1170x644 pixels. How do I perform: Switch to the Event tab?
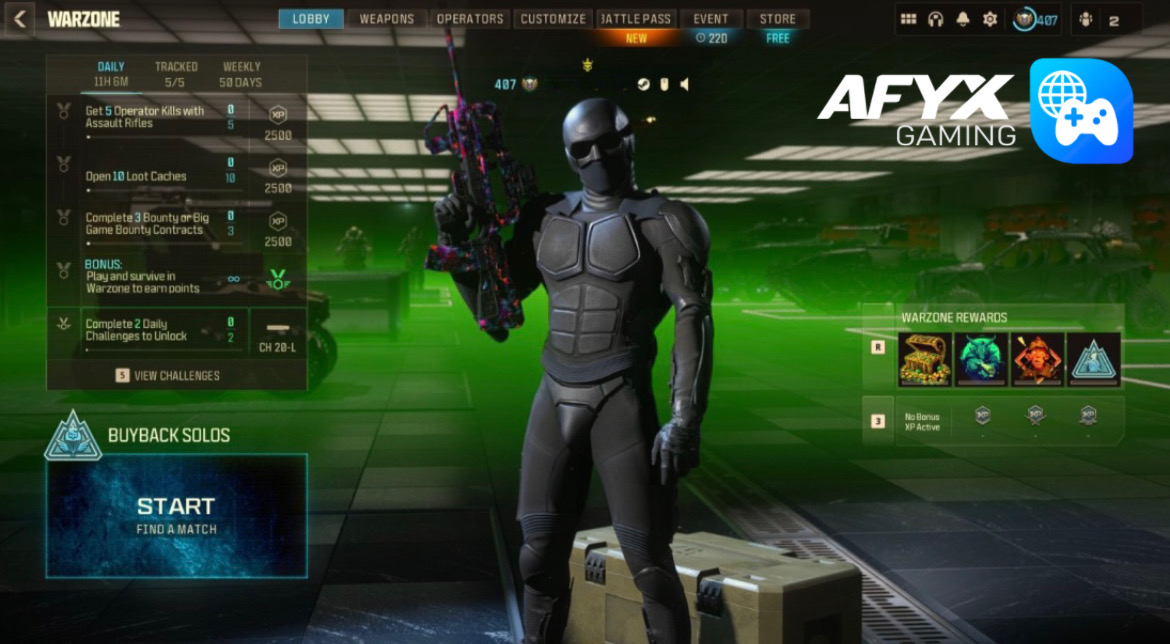pos(711,19)
